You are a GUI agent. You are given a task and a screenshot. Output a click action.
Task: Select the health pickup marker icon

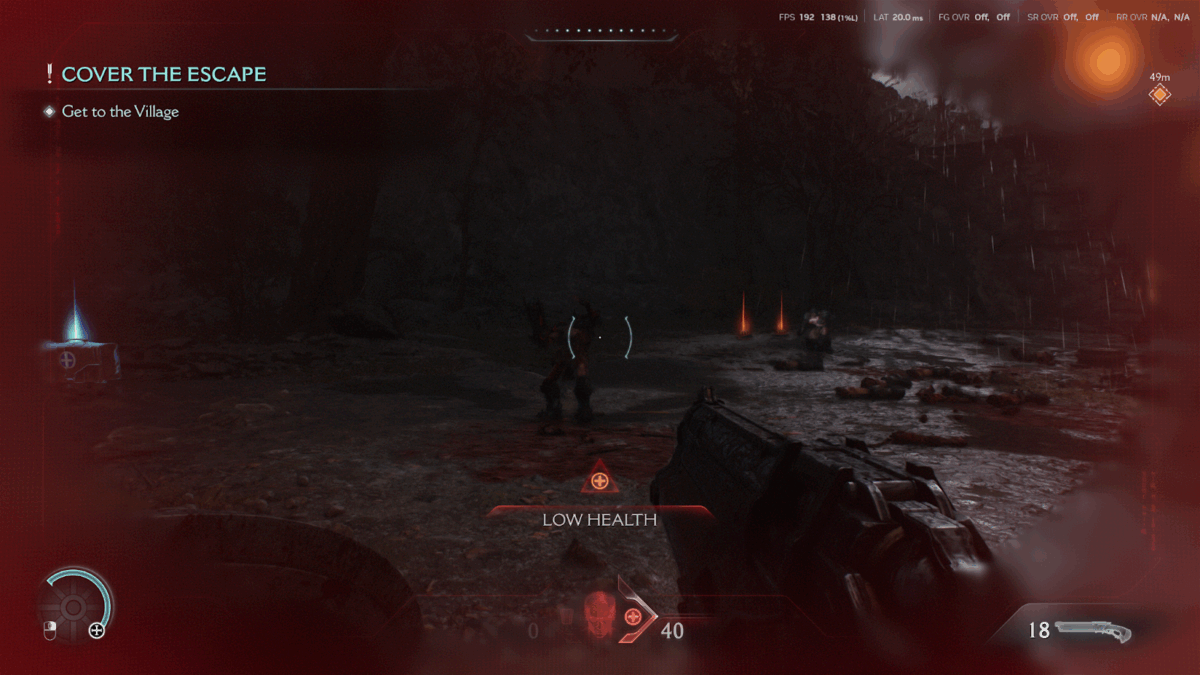click(x=68, y=358)
